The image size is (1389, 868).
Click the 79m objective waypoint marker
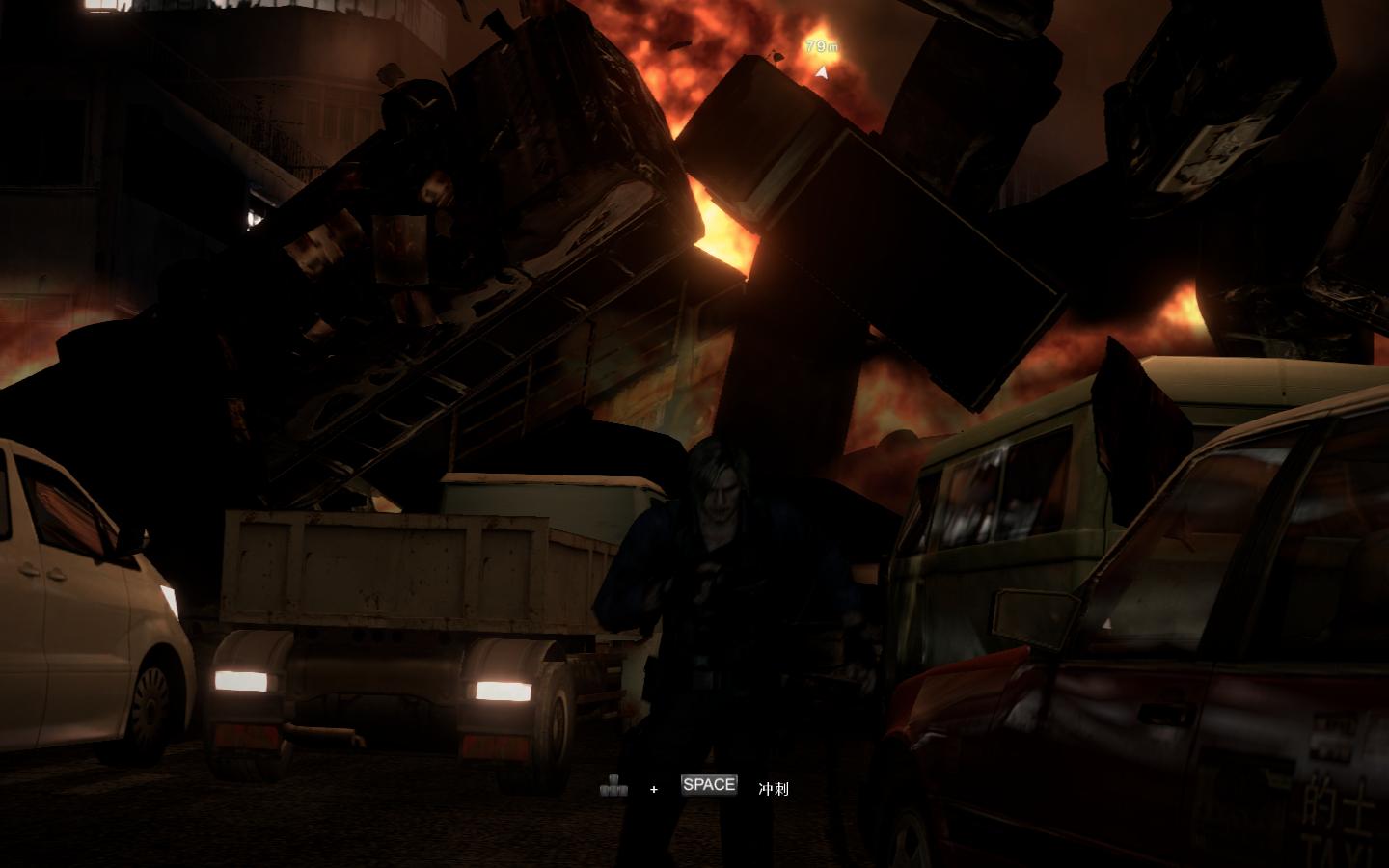[821, 69]
